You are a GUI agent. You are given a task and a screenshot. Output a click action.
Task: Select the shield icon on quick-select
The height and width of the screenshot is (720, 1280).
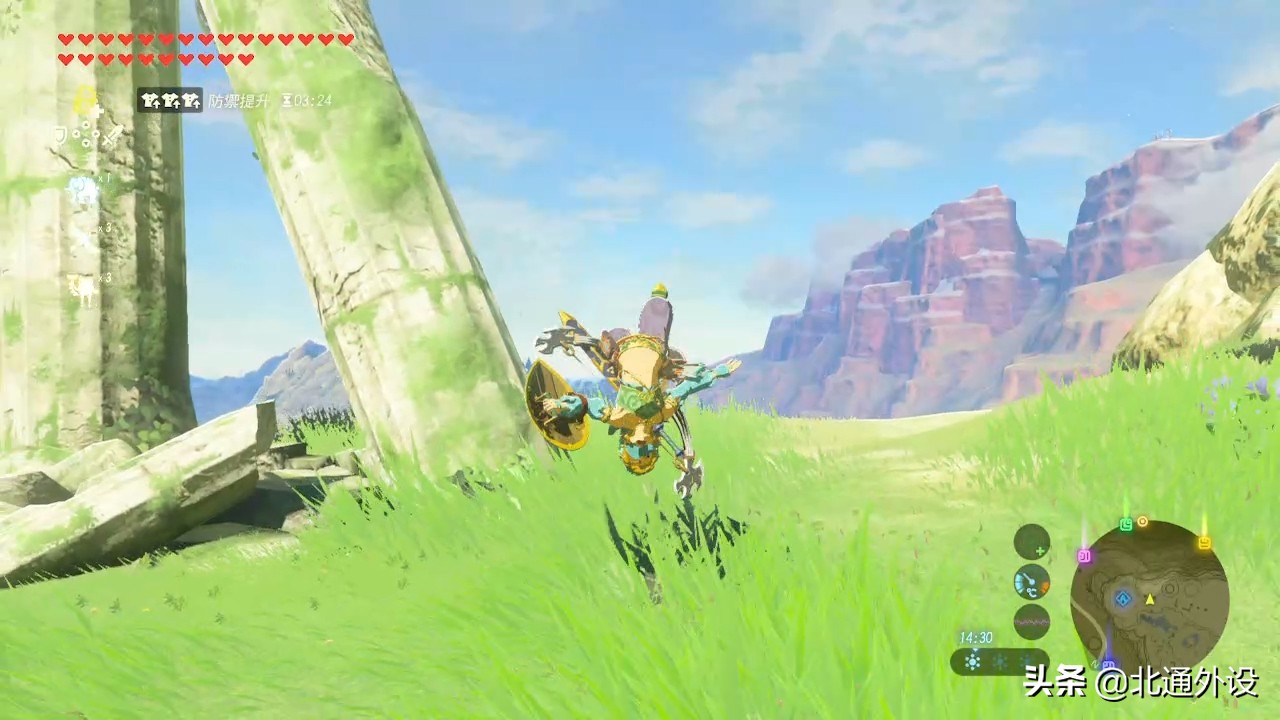point(59,135)
